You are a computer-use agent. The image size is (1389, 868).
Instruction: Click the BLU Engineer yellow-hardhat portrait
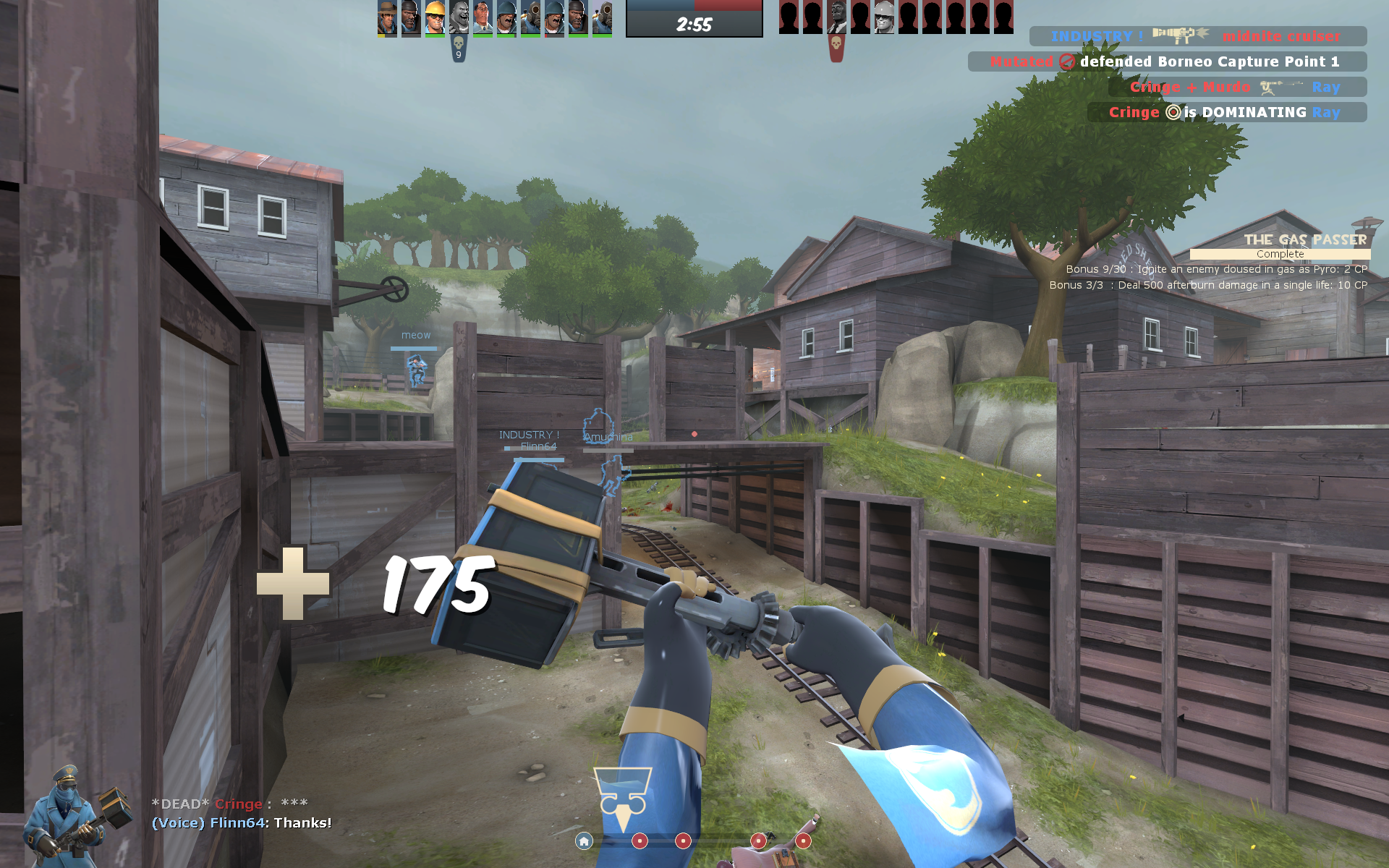(436, 17)
